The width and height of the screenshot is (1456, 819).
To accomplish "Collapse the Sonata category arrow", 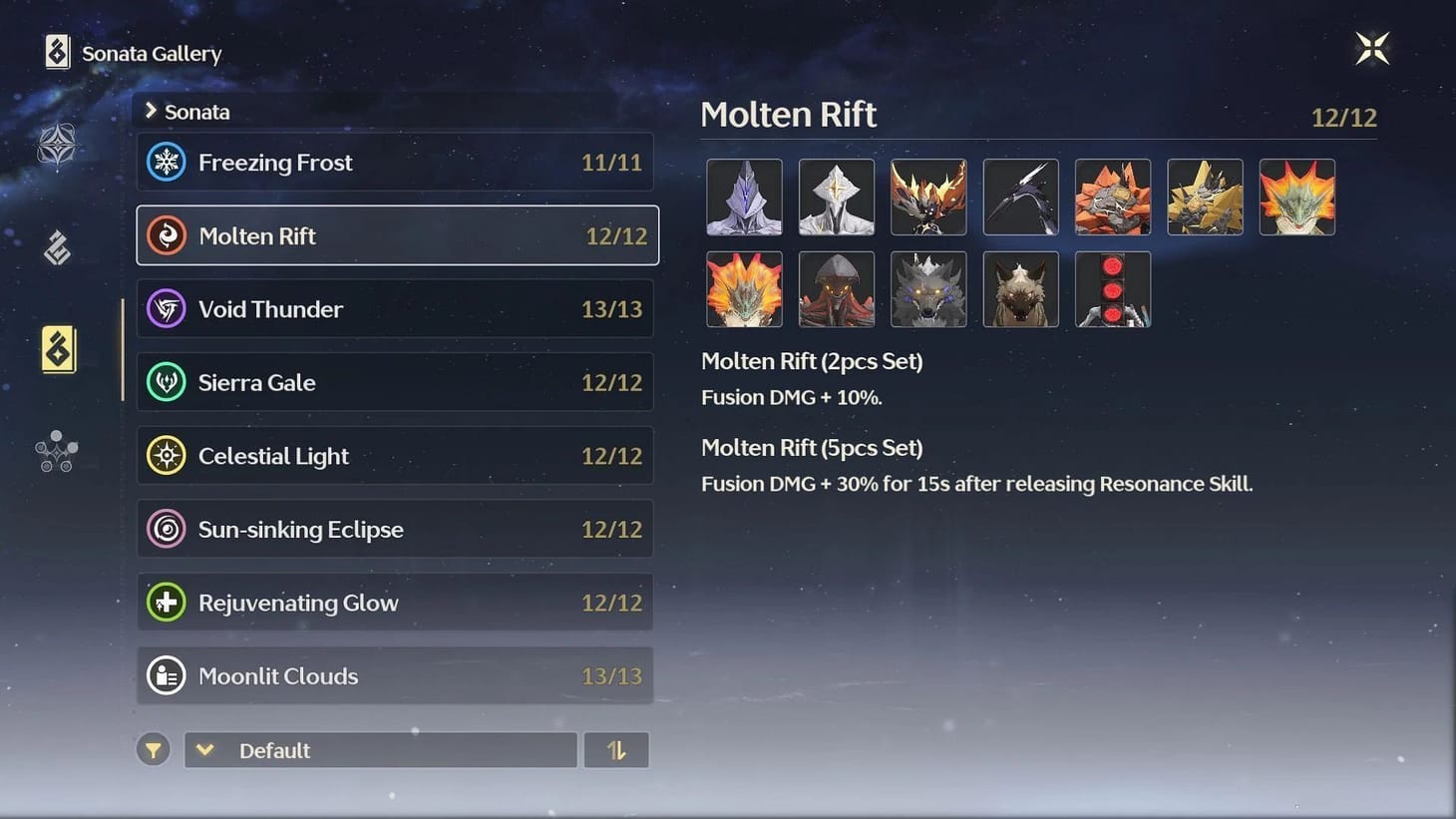I will pyautogui.click(x=152, y=112).
